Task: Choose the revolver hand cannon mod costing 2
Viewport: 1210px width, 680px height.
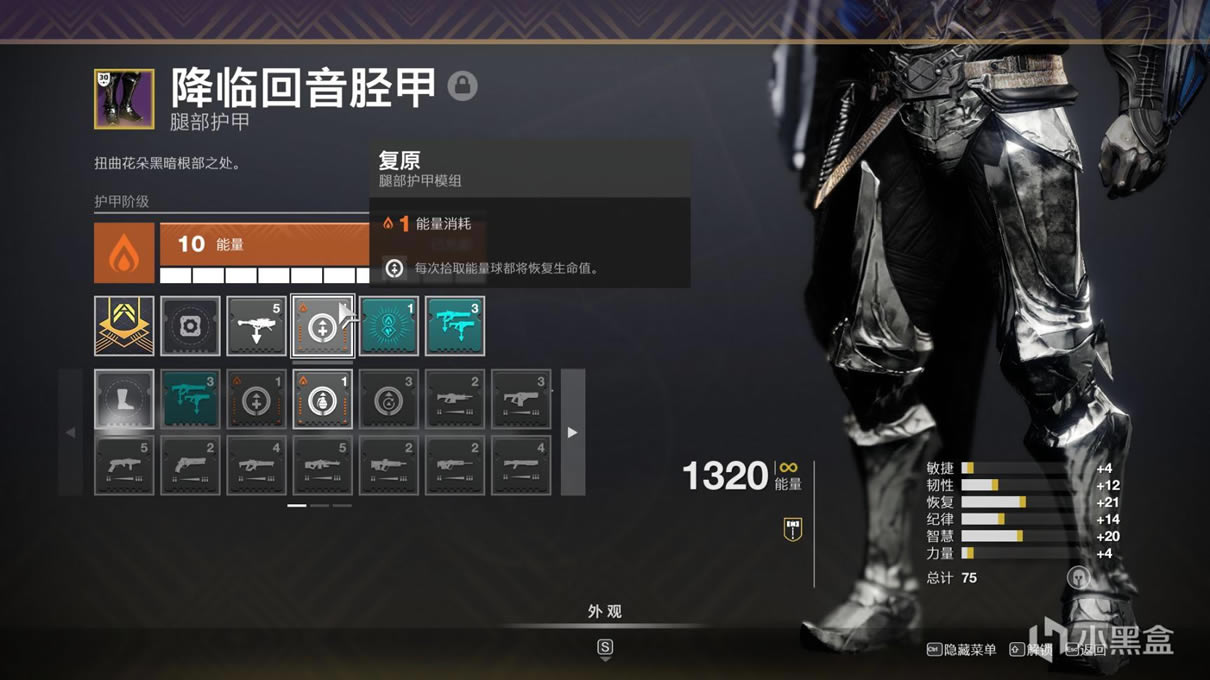Action: click(190, 465)
